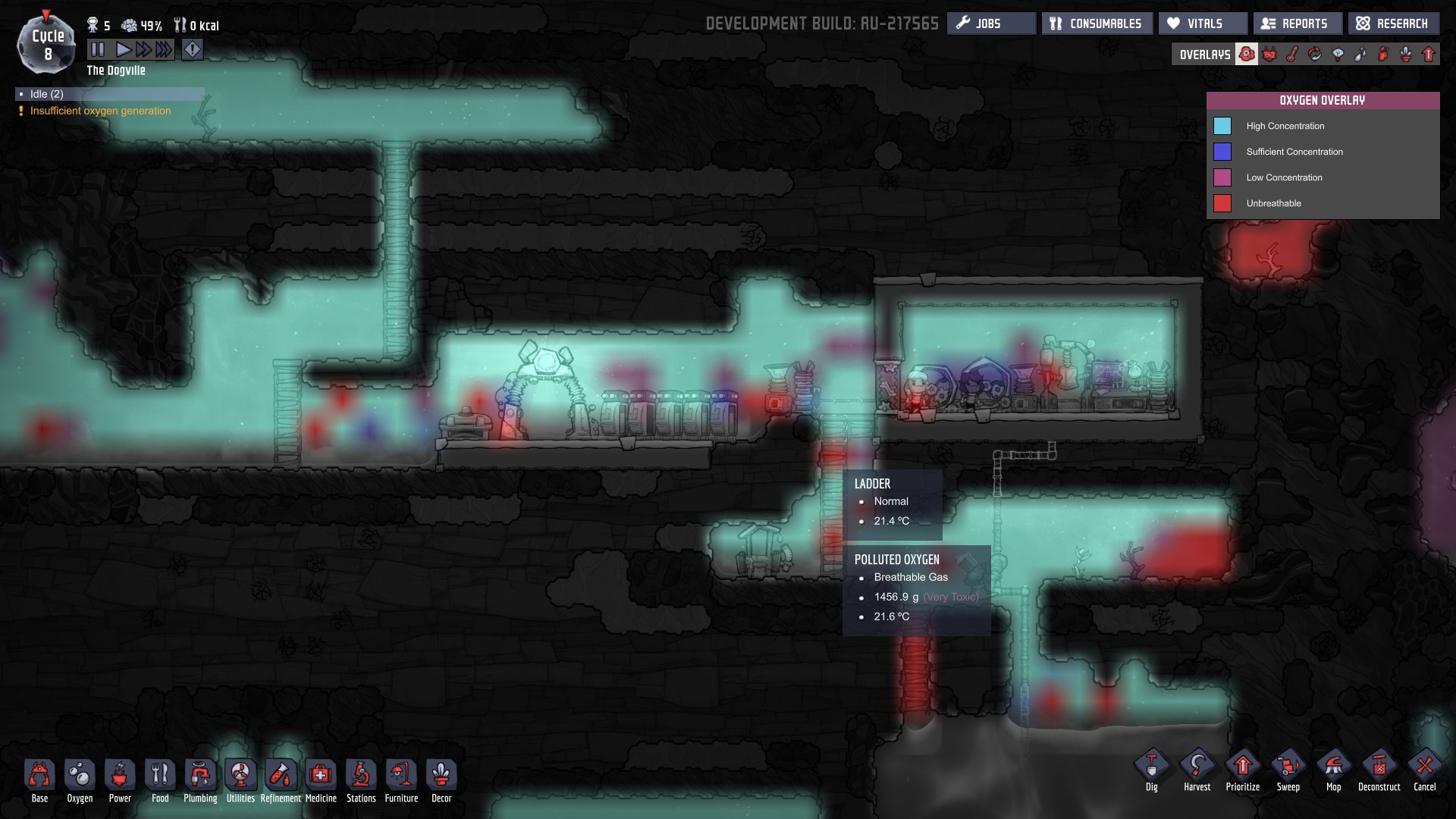1456x819 pixels.
Task: Toggle the Power overlay
Action: coord(1271,54)
